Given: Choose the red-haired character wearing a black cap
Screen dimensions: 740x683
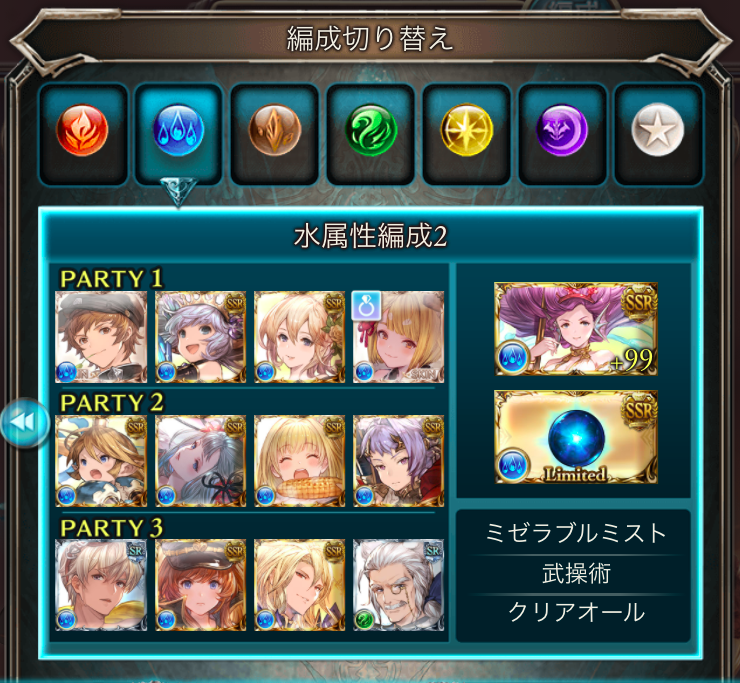Looking at the screenshot, I should 201,585.
